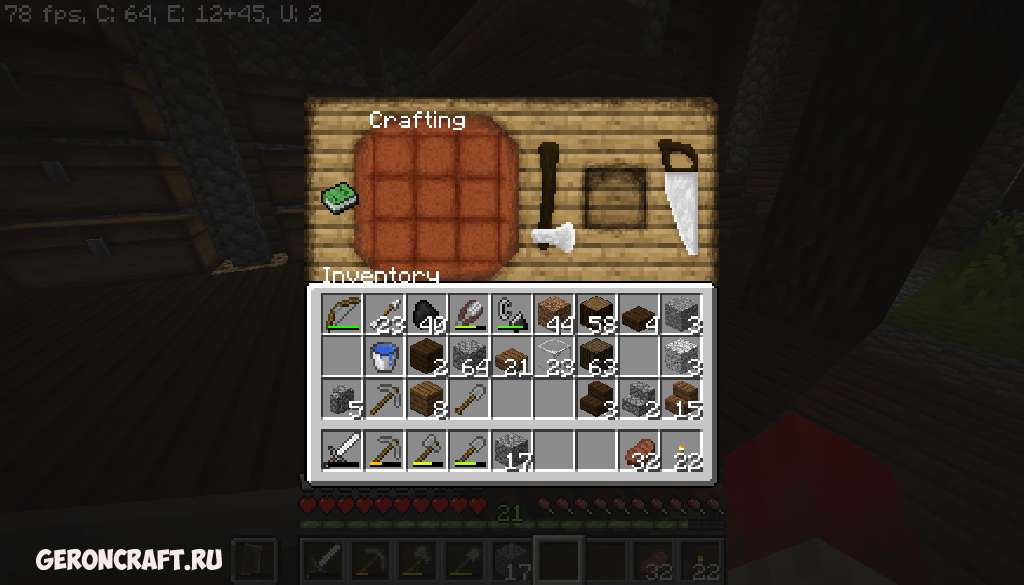Select the shears in the inventory
This screenshot has height=585, width=1024.
click(511, 314)
